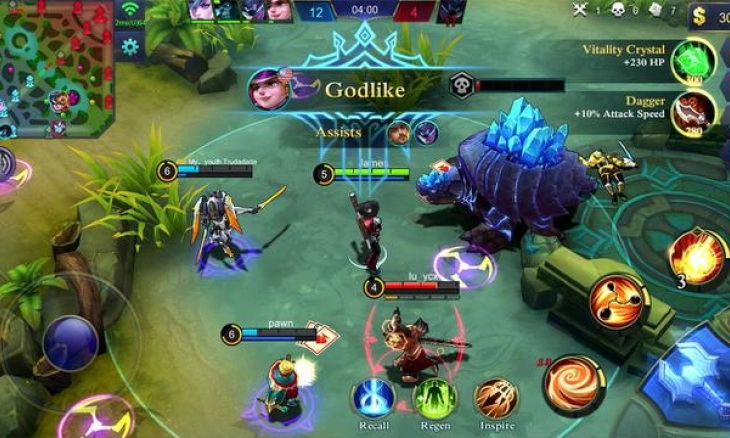The image size is (730, 438).
Task: Use the Inspire battle spell
Action: 495,400
